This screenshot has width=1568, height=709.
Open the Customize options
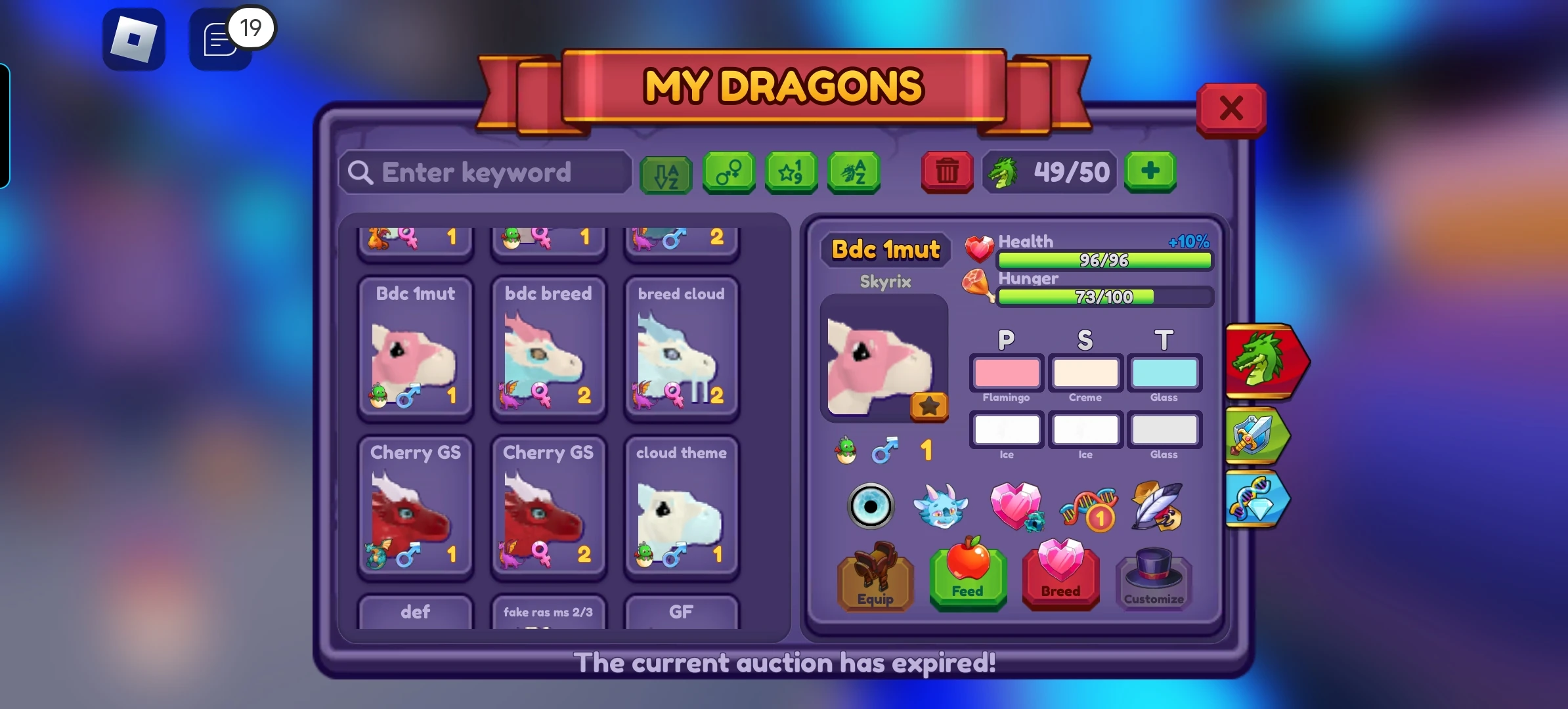[1152, 580]
